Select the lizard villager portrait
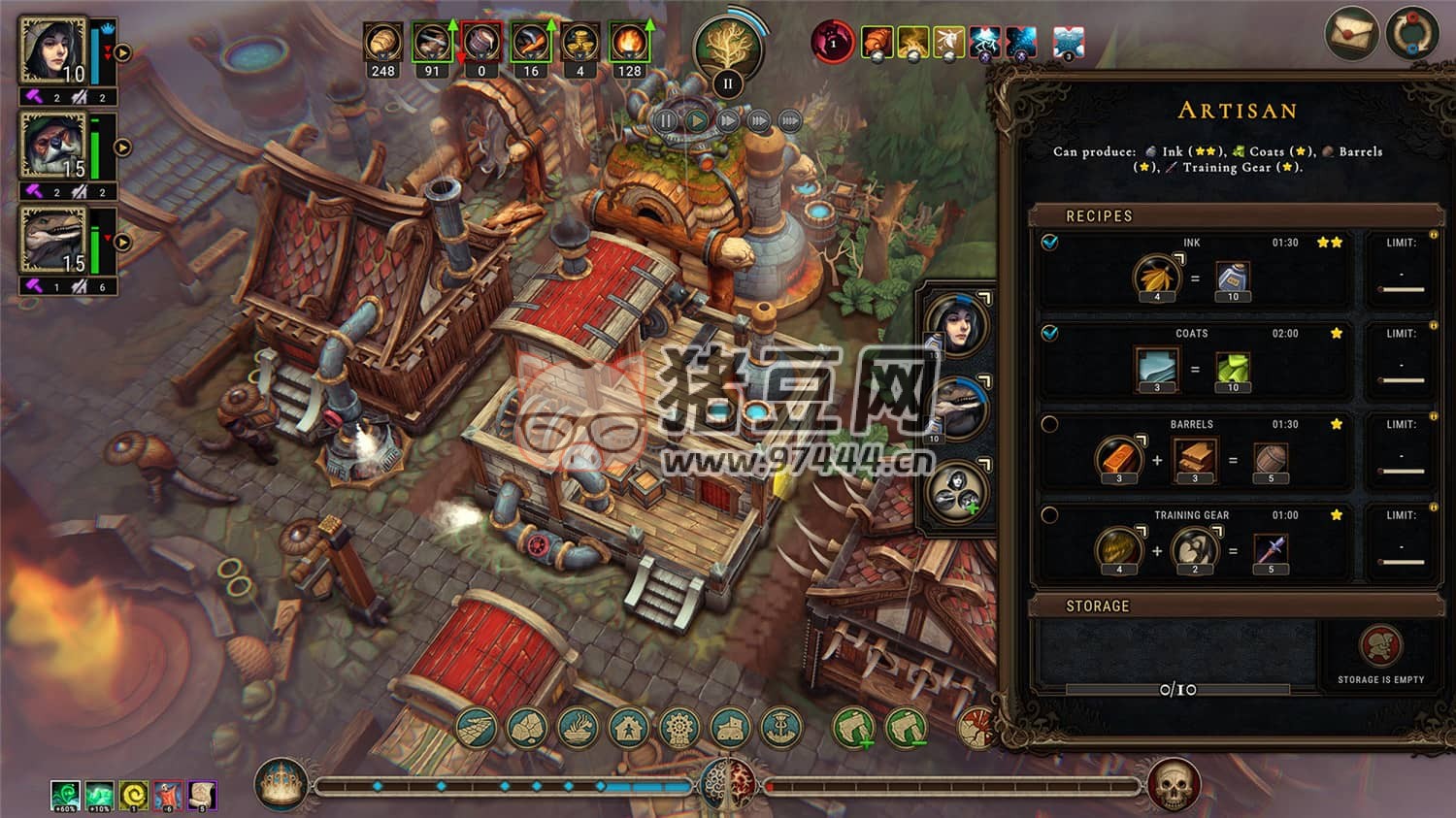Screen dimensions: 1456x818 pos(54,240)
